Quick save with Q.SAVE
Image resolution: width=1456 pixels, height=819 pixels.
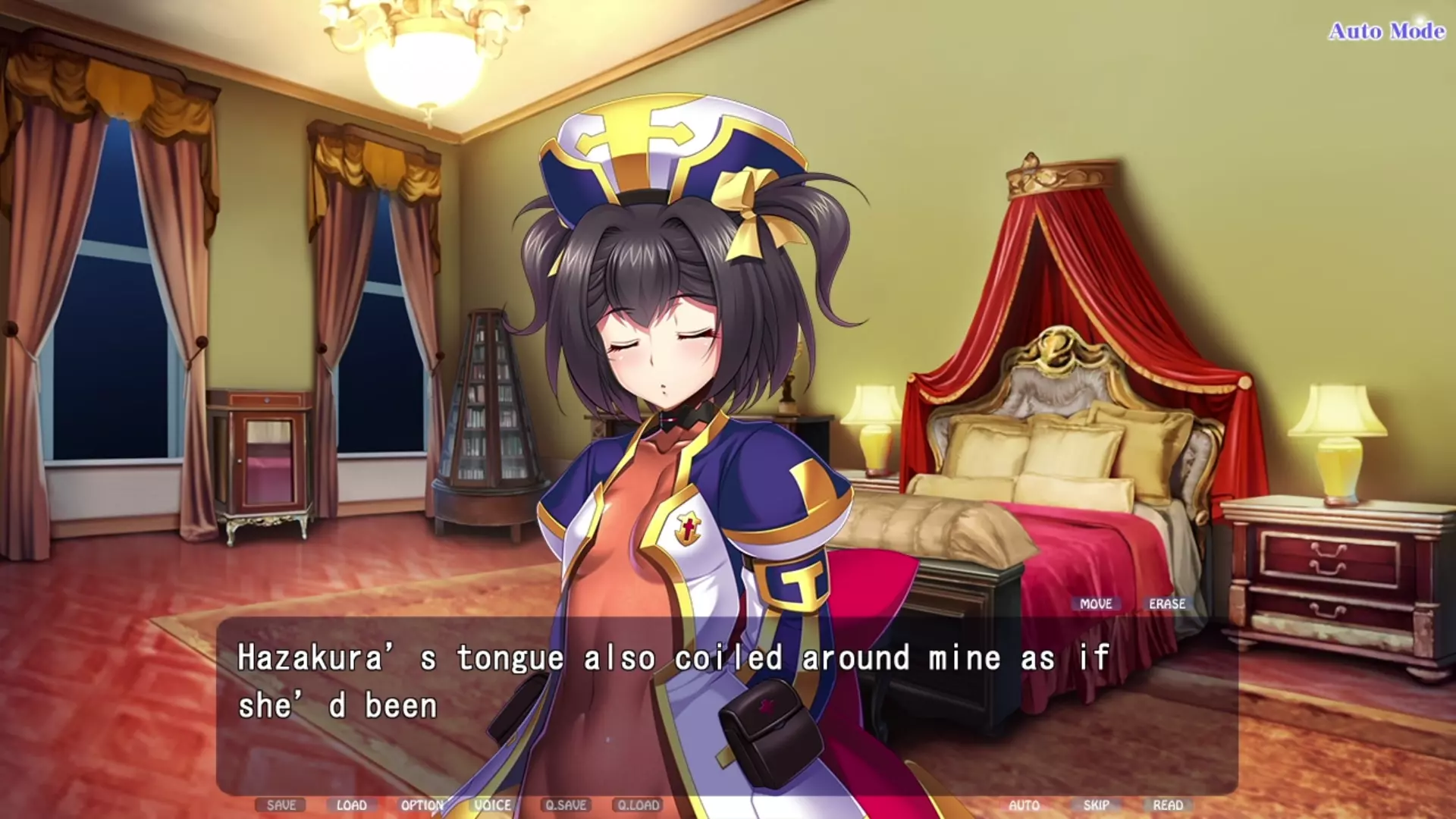(x=566, y=805)
